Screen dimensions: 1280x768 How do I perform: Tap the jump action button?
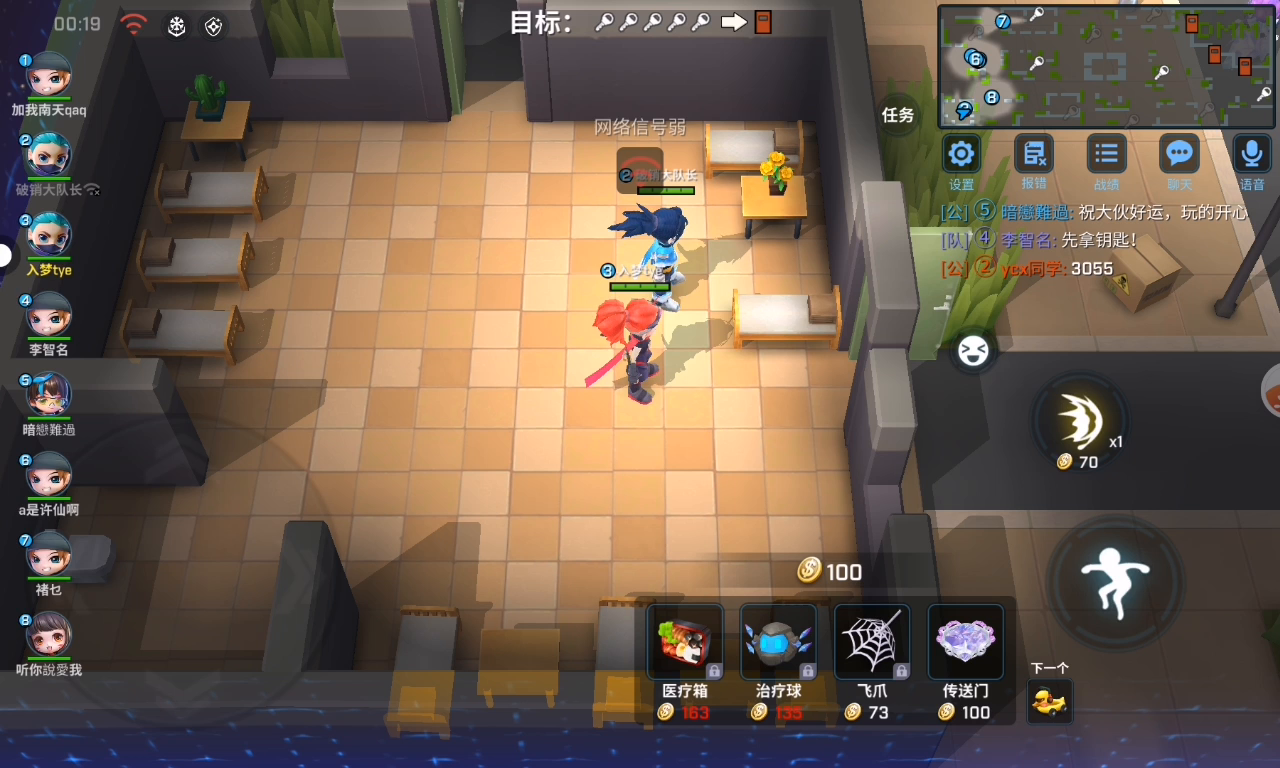(1115, 583)
